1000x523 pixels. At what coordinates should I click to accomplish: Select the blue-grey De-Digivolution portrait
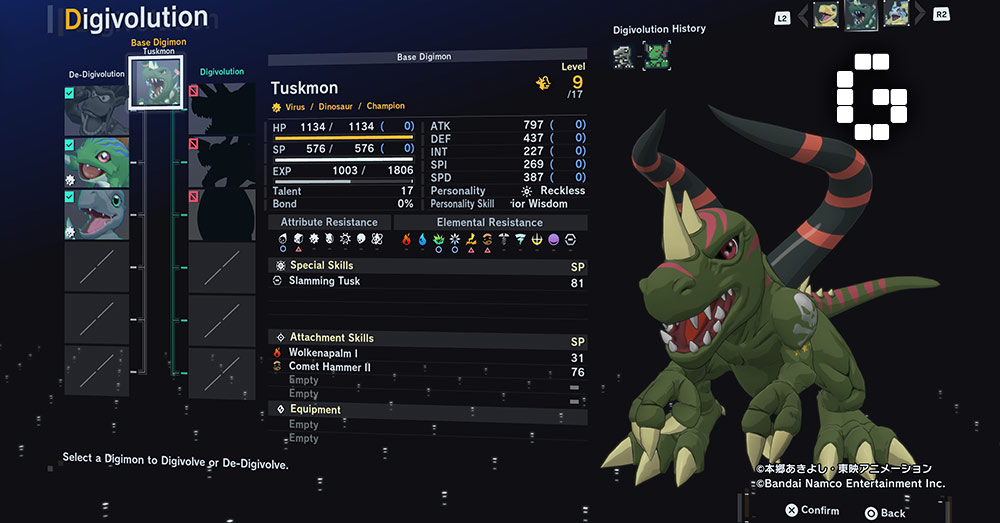(97, 214)
